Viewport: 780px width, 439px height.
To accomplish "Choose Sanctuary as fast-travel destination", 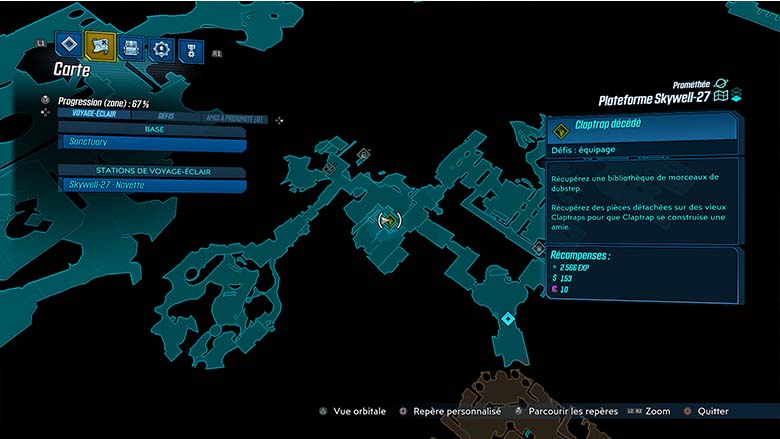I will click(152, 143).
